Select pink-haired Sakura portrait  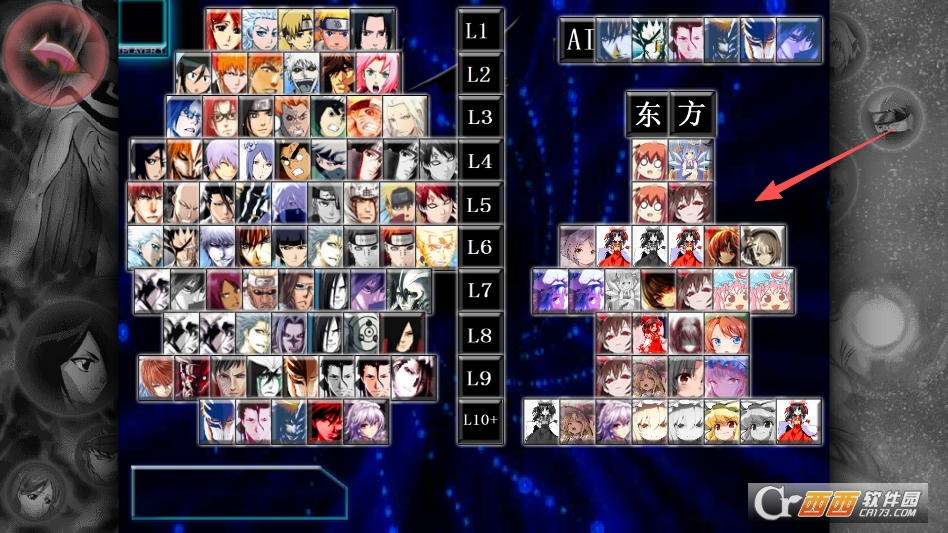(377, 73)
